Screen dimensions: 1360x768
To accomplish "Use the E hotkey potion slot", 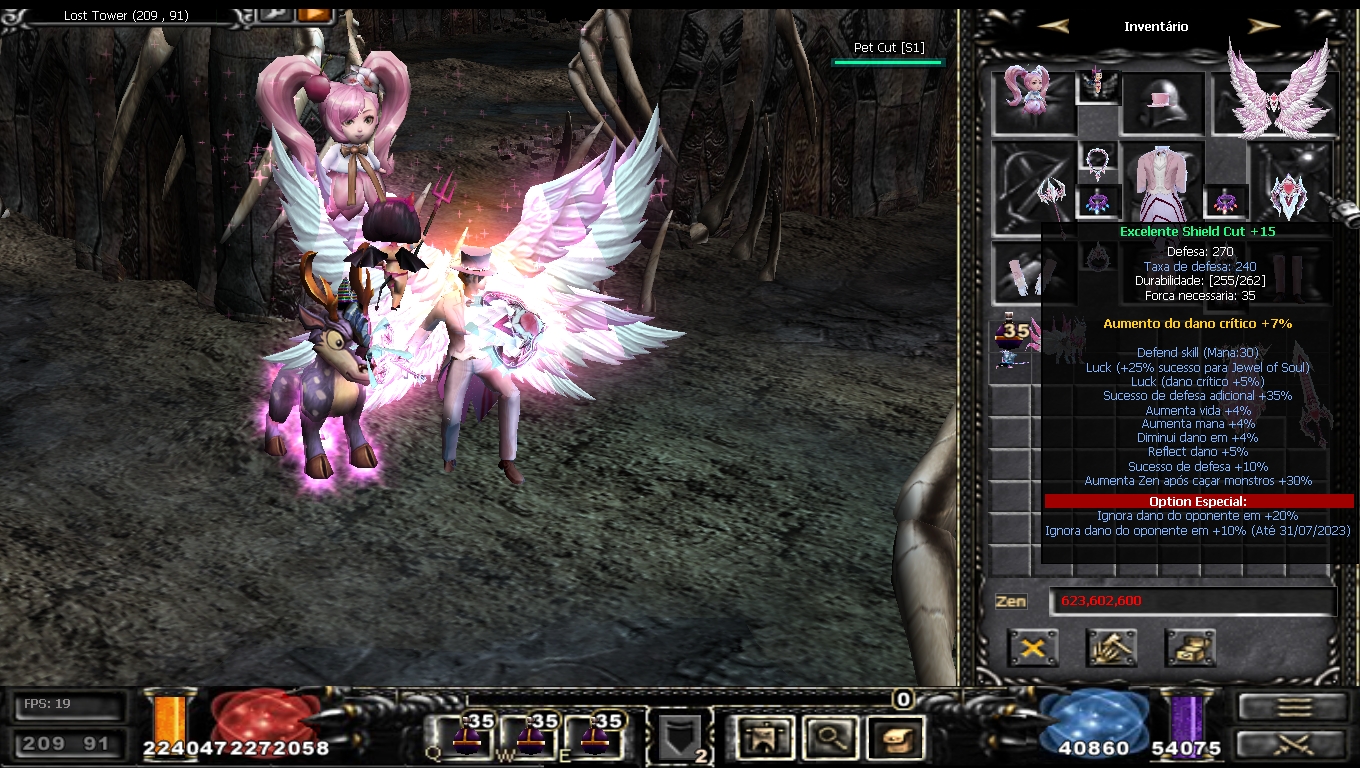I will 595,737.
